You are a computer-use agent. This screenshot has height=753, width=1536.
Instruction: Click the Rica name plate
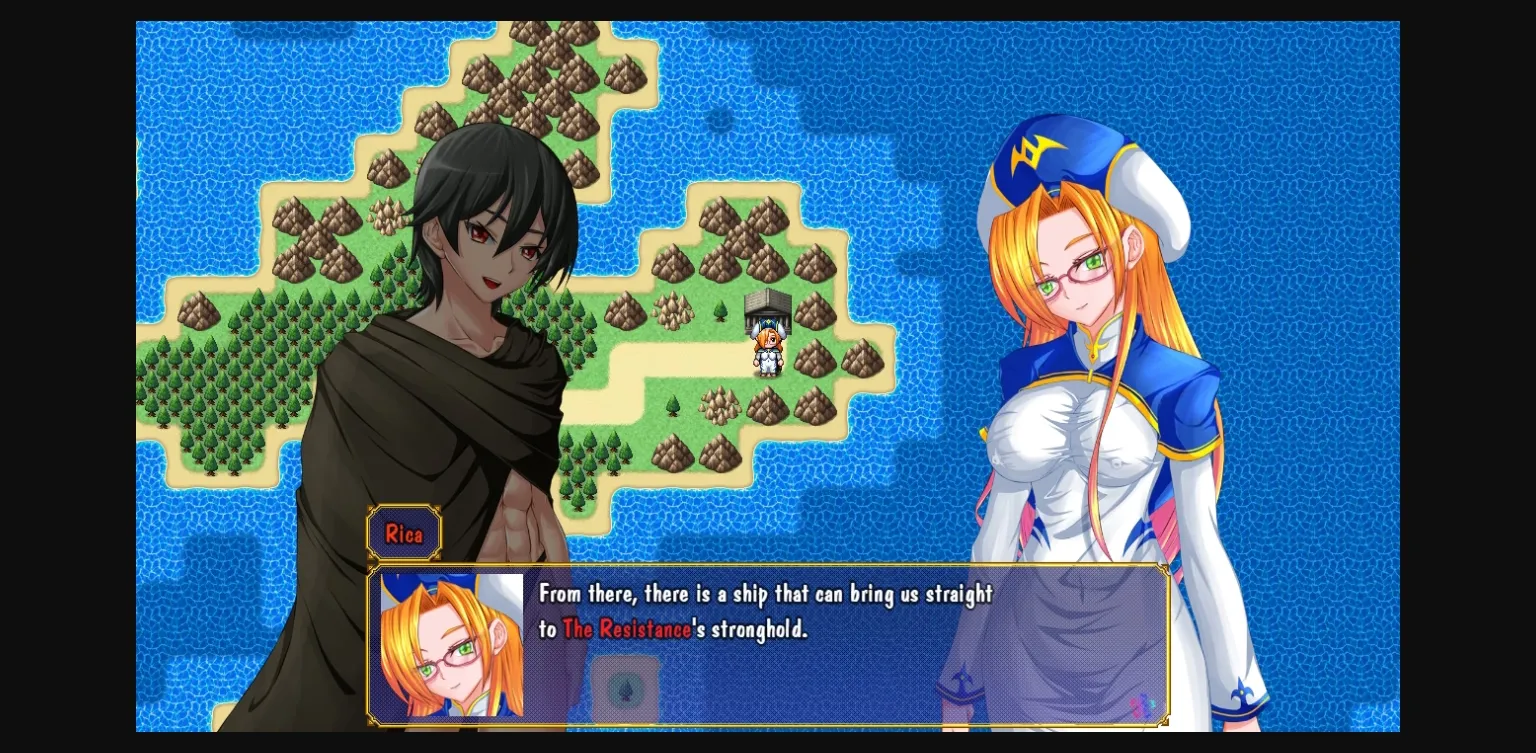tap(404, 533)
